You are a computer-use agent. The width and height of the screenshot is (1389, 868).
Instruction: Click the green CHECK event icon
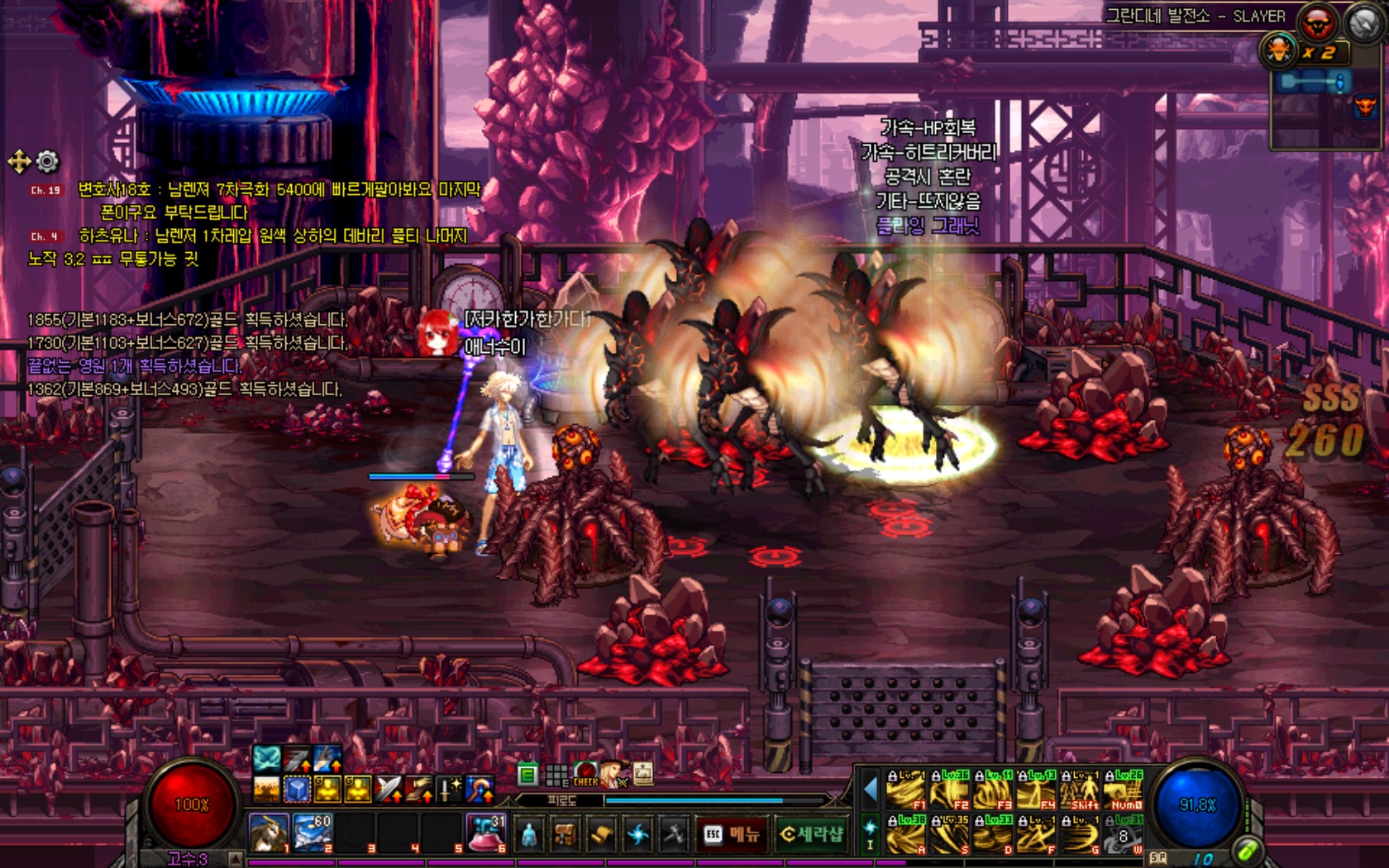[585, 775]
